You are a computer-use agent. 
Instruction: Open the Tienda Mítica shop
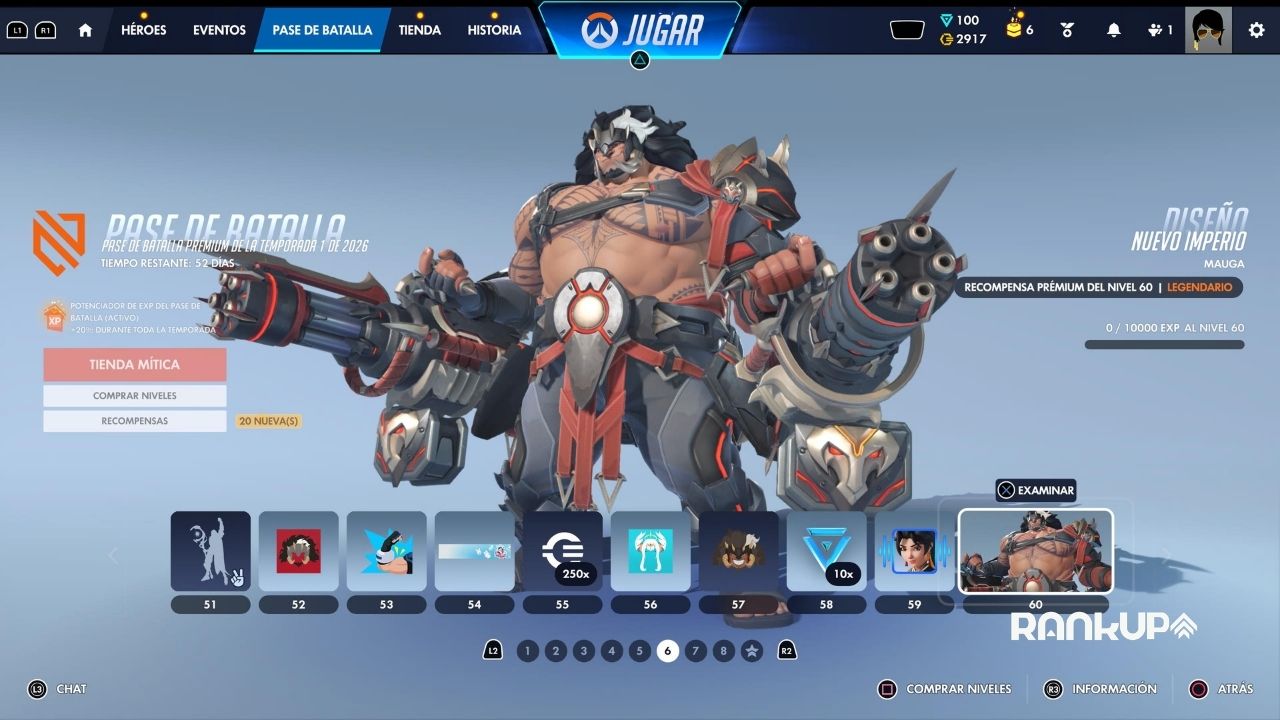(x=134, y=365)
